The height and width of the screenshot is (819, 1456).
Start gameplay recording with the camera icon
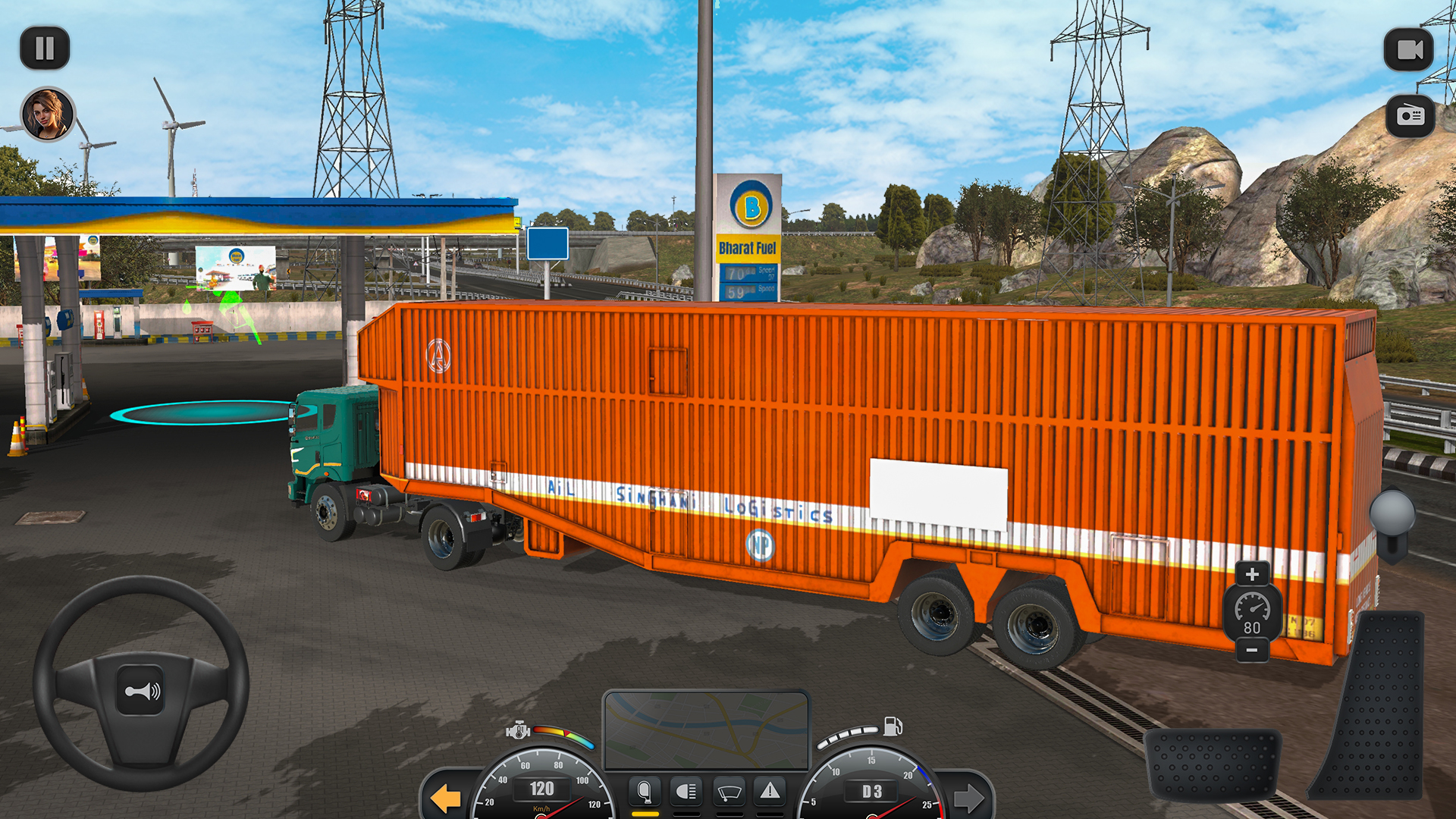click(x=1409, y=47)
